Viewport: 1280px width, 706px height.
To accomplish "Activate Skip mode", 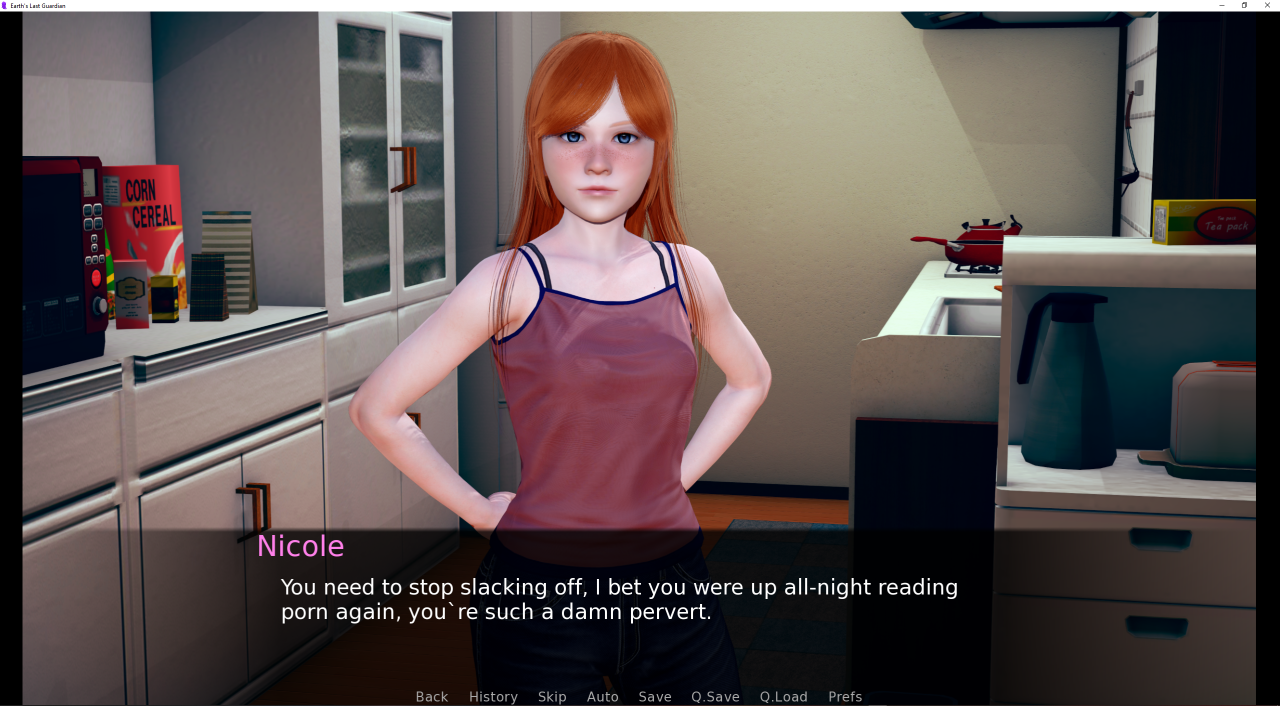I will coord(552,697).
